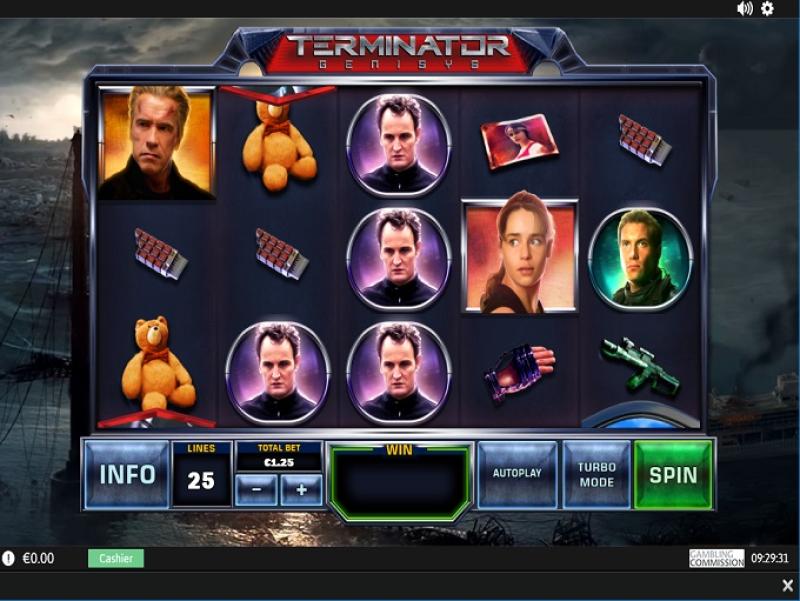Hit the green SPIN button
This screenshot has height=601, width=800.
[x=673, y=474]
